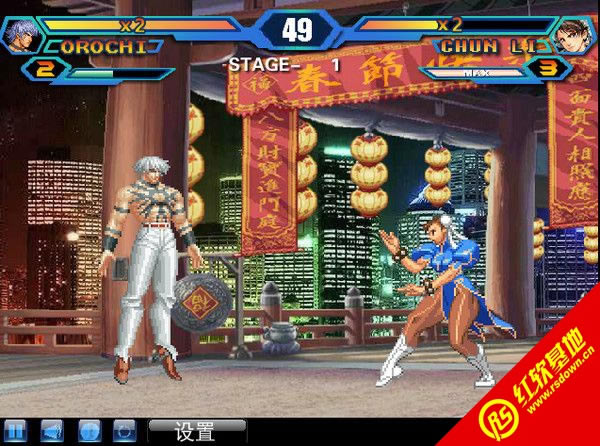Click the round blue circle toolbar button

88,432
